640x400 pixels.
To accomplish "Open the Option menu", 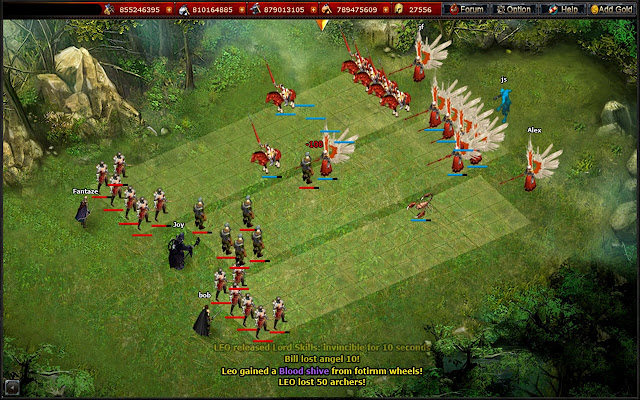I will [x=515, y=9].
